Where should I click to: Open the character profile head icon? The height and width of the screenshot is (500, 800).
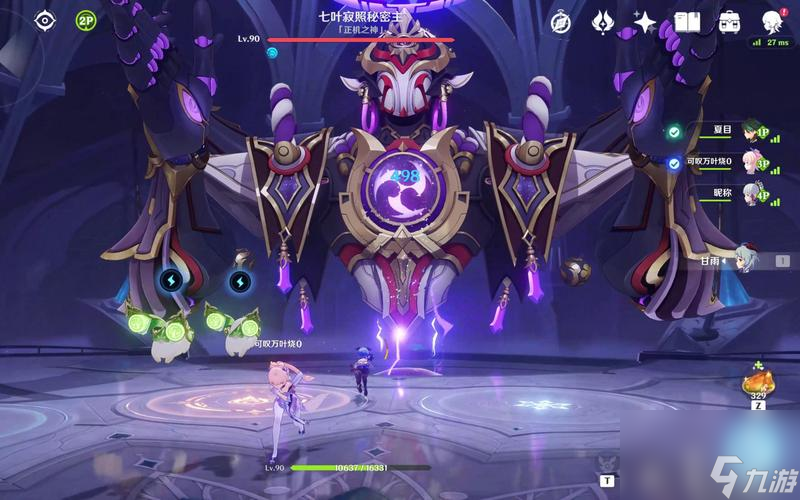click(x=772, y=21)
